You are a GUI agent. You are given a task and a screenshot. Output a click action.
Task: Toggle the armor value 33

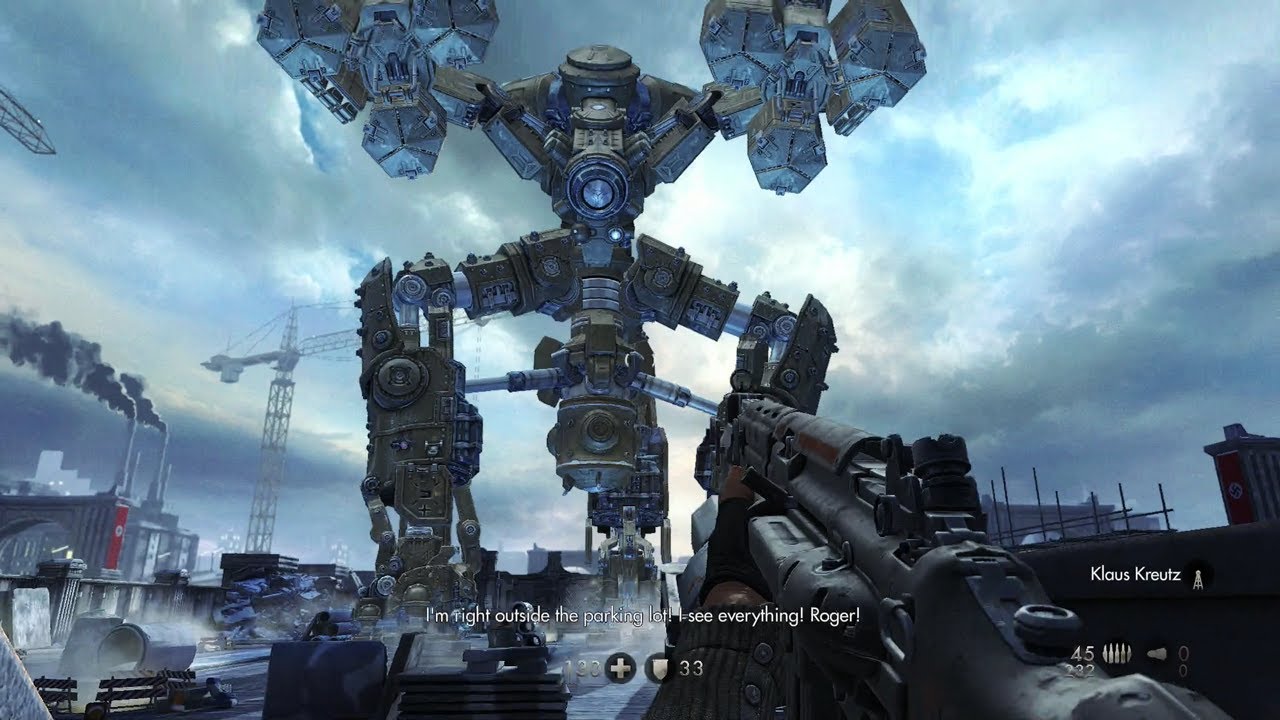[x=691, y=668]
